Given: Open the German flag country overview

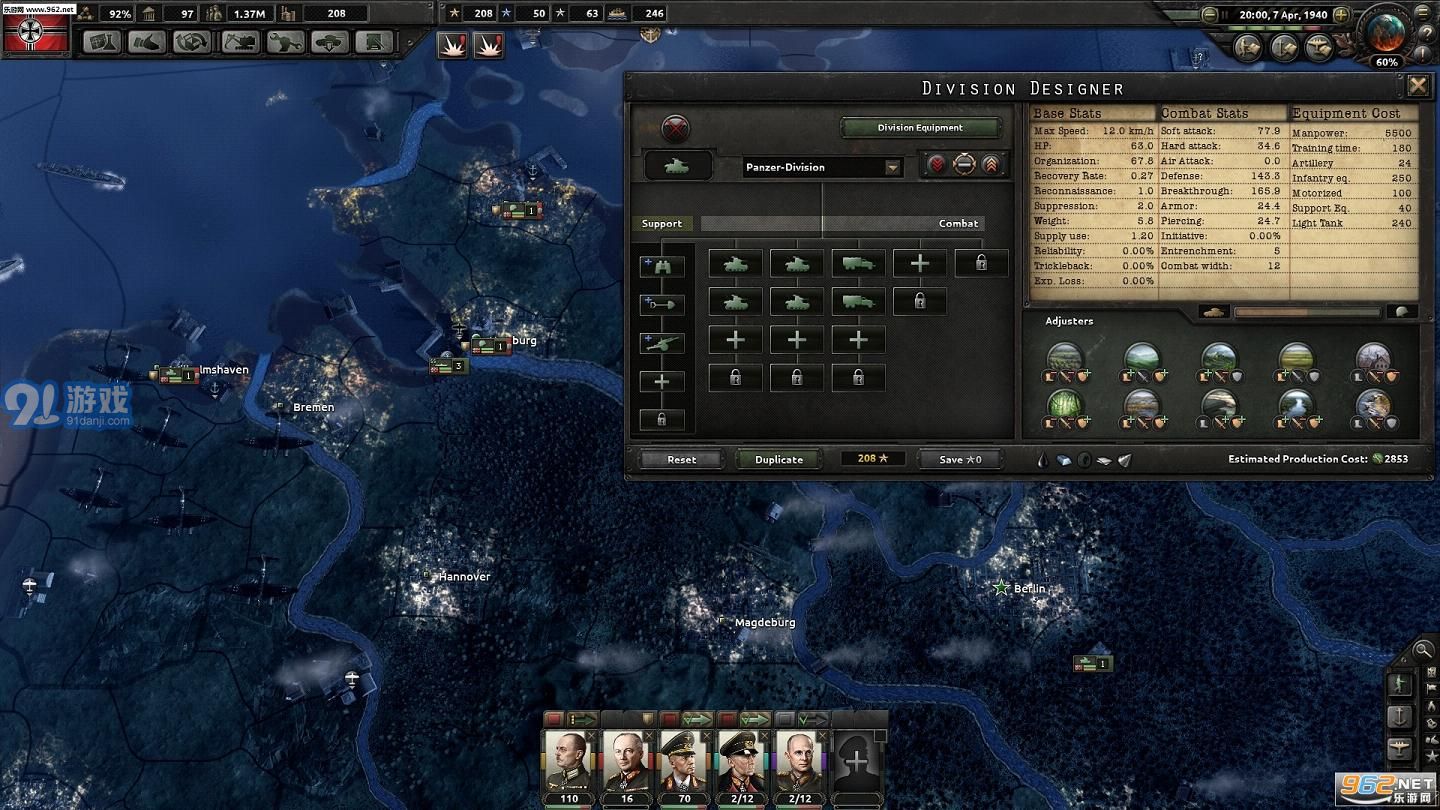Looking at the screenshot, I should click(x=37, y=31).
